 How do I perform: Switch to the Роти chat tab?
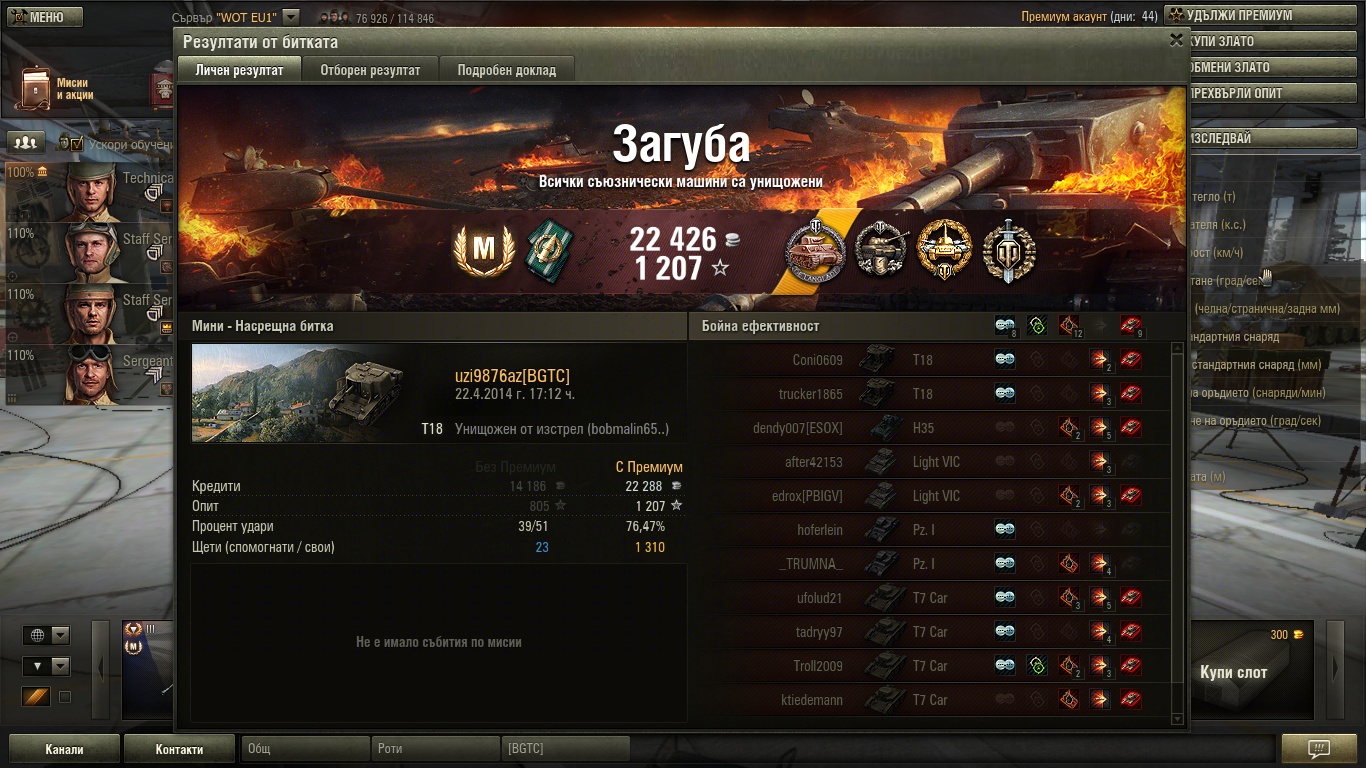point(435,749)
